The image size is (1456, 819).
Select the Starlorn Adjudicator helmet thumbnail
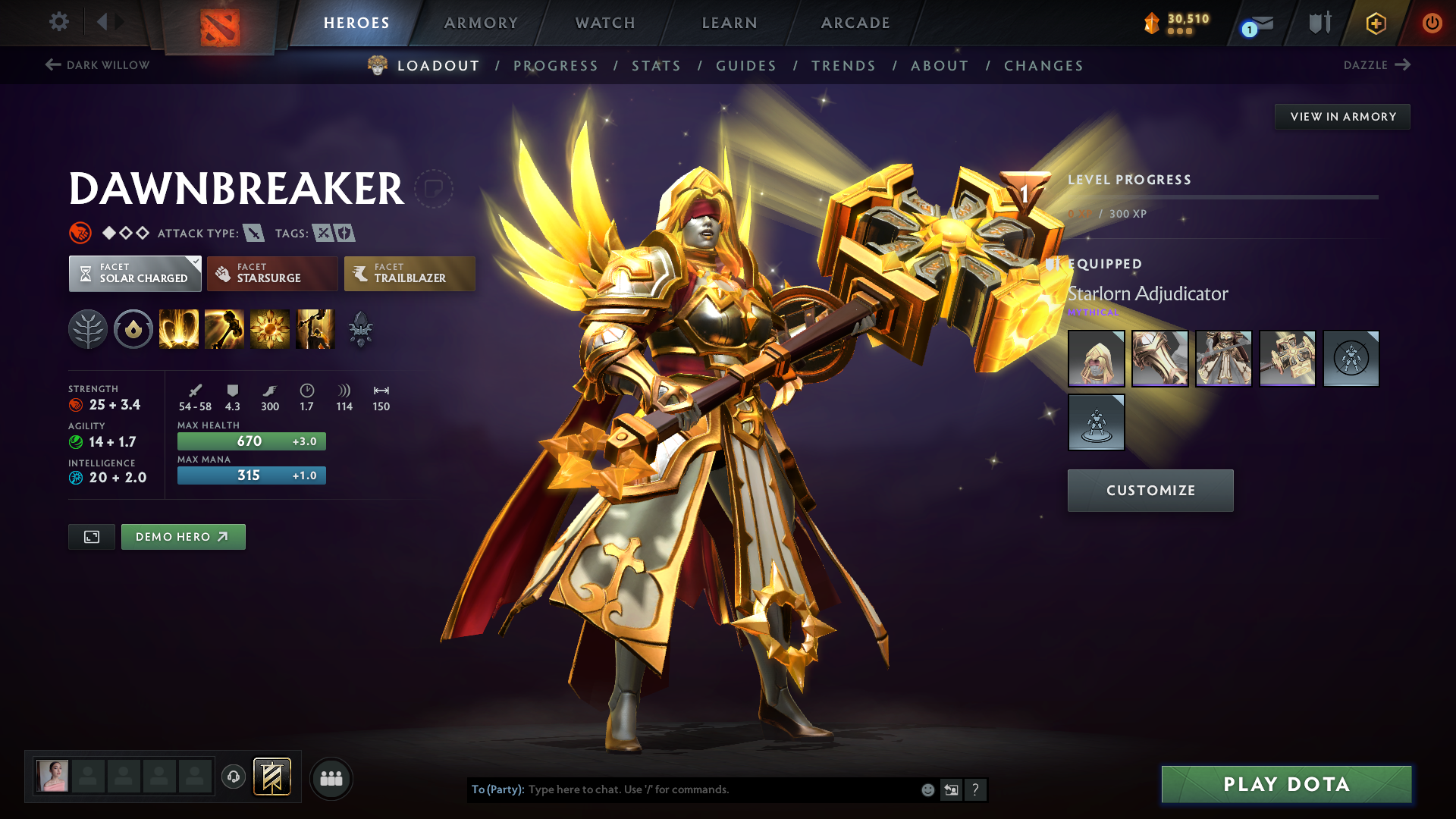point(1096,358)
